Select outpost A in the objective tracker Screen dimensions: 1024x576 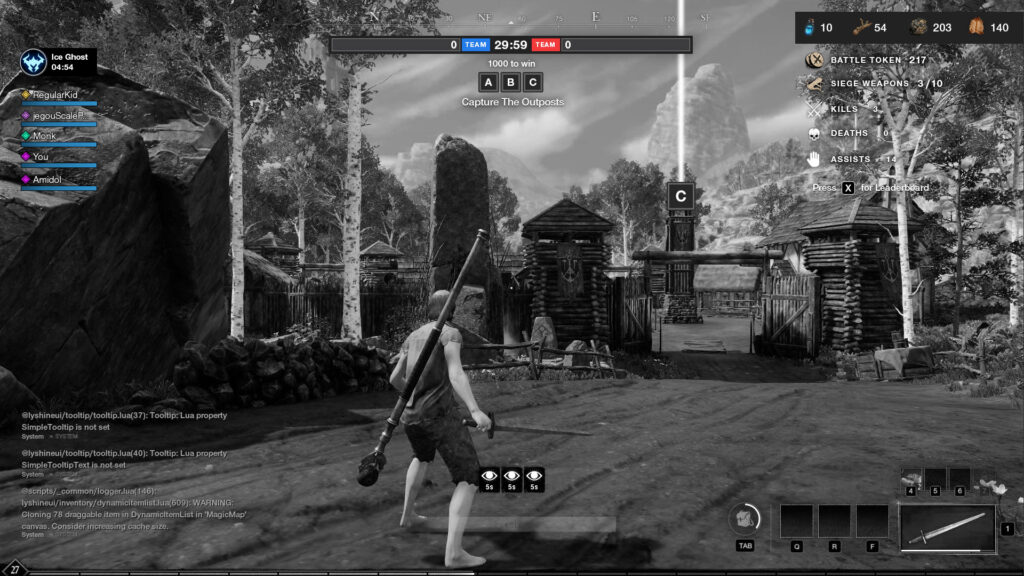click(488, 82)
